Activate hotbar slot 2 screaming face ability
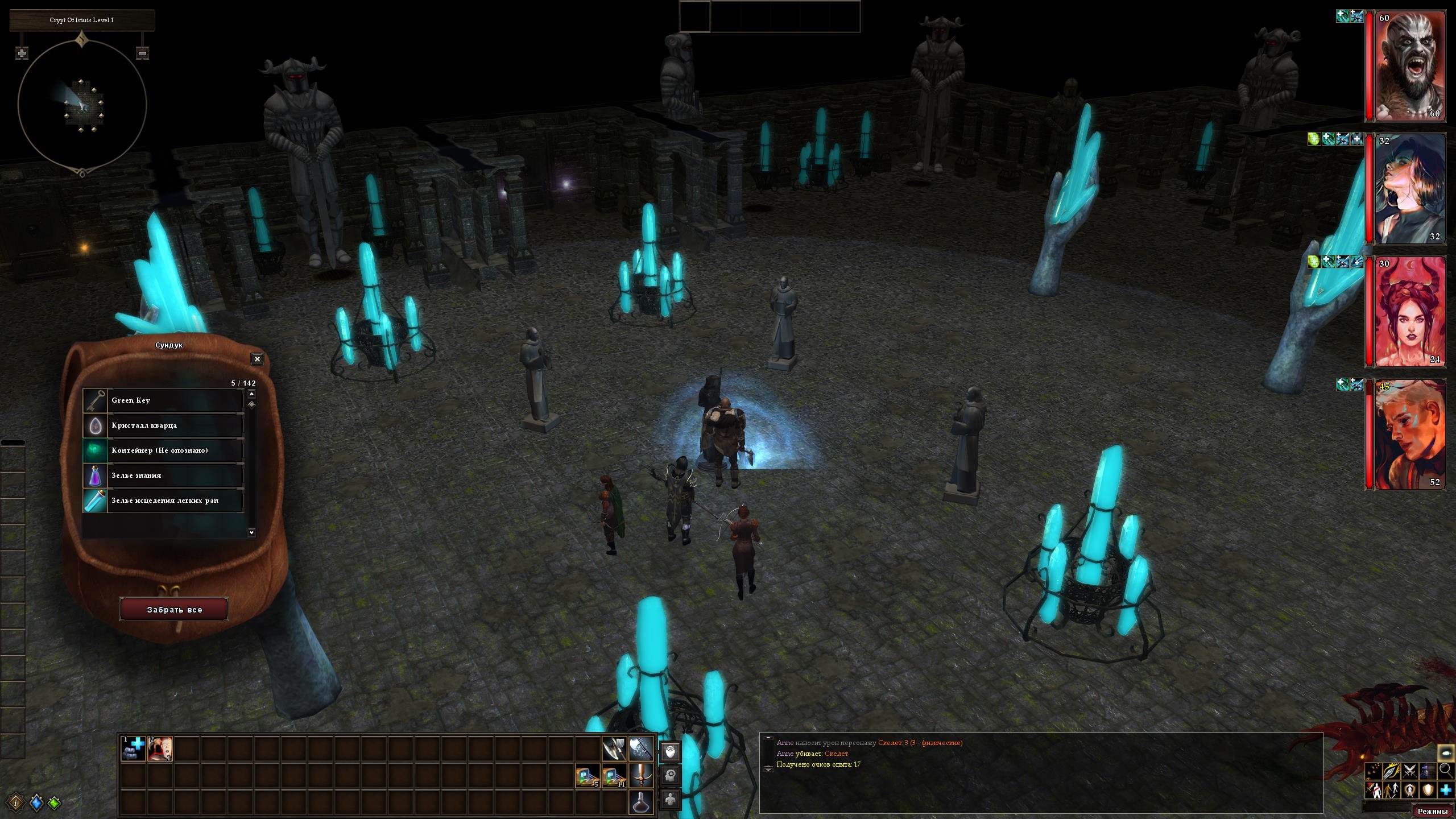 pos(160,748)
